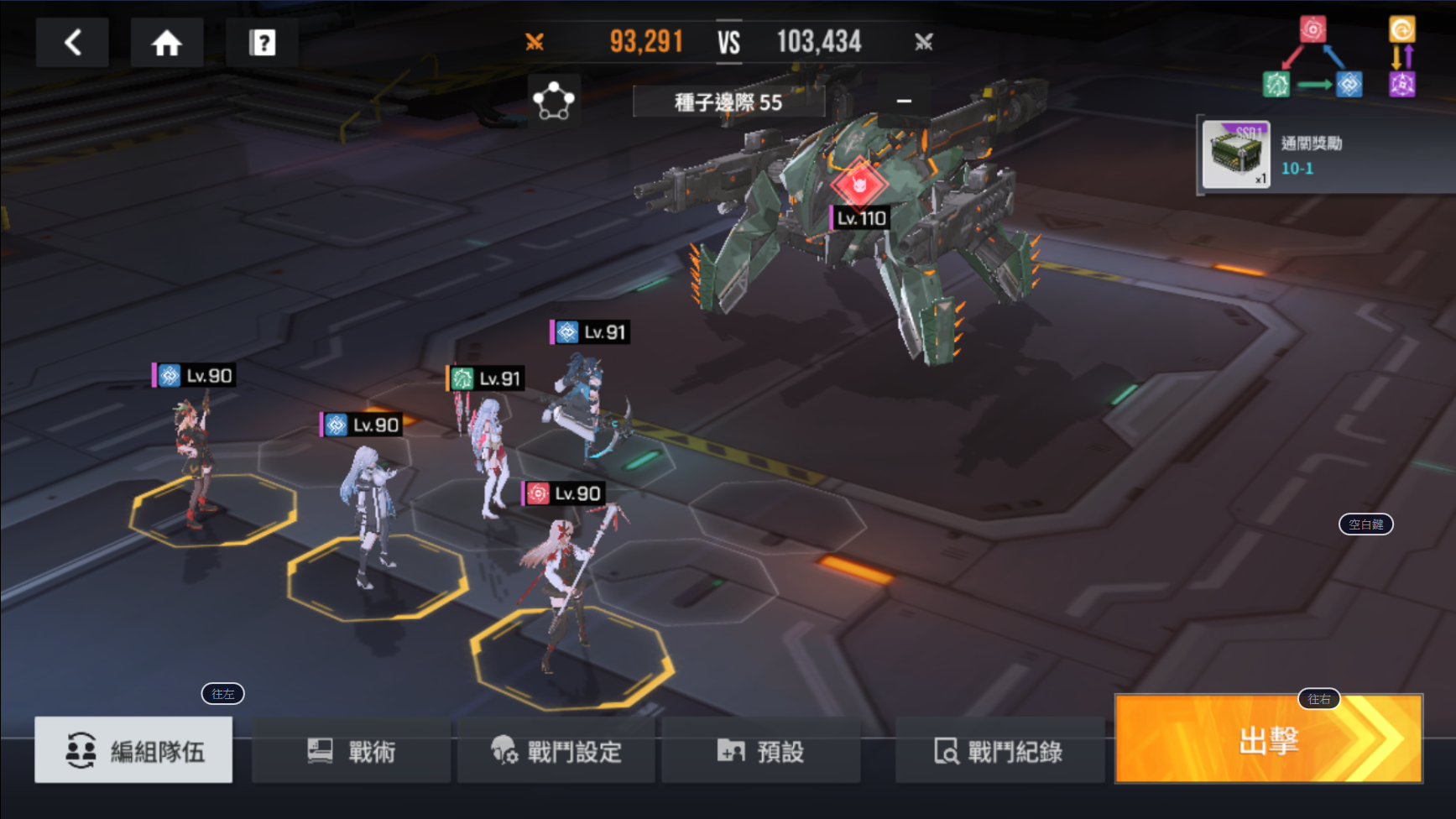The image size is (1456, 819).
Task: Collapse the 種子邊際 55 stage banner
Action: (x=904, y=102)
